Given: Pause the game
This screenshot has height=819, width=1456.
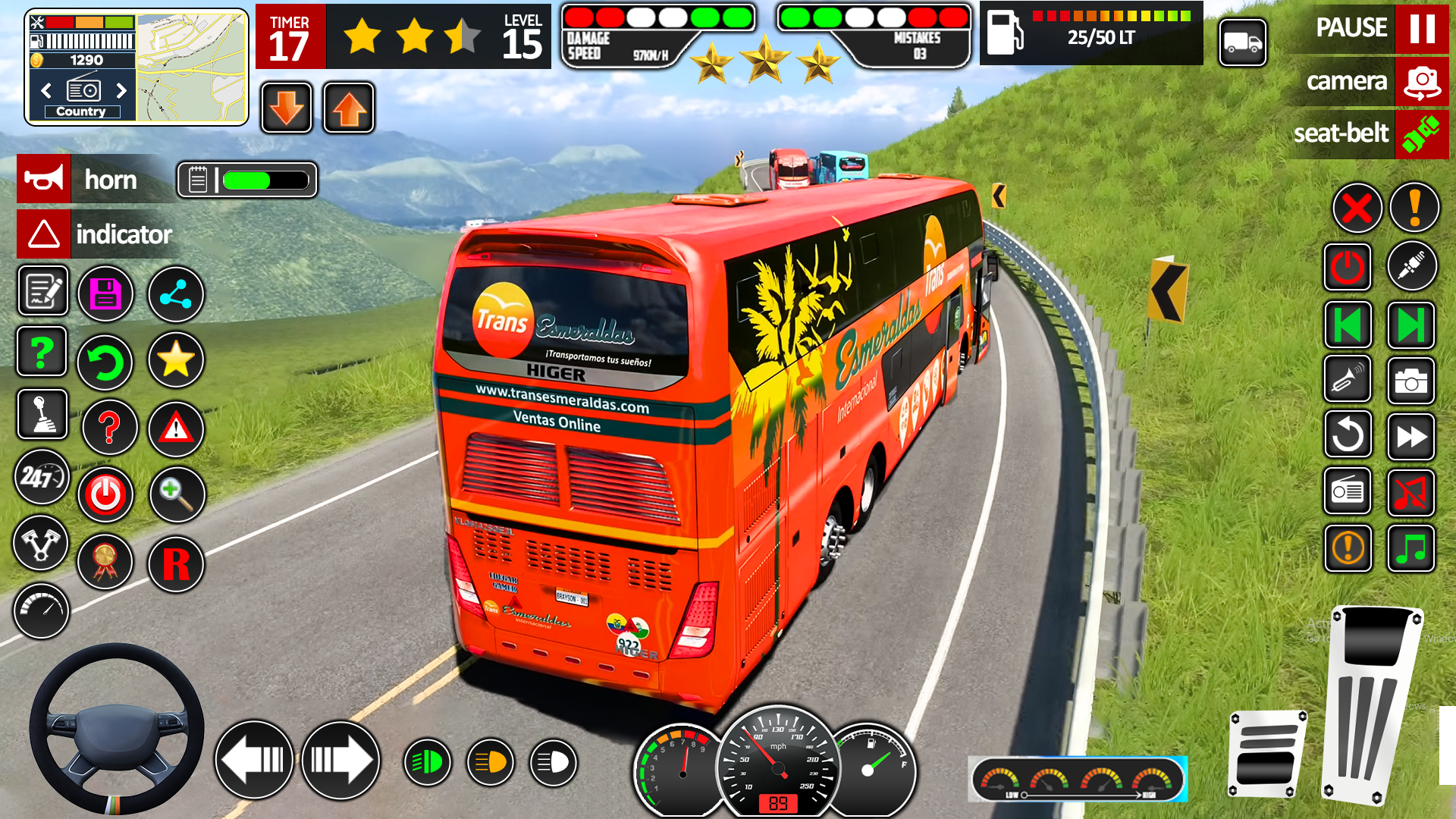Looking at the screenshot, I should point(1420,29).
